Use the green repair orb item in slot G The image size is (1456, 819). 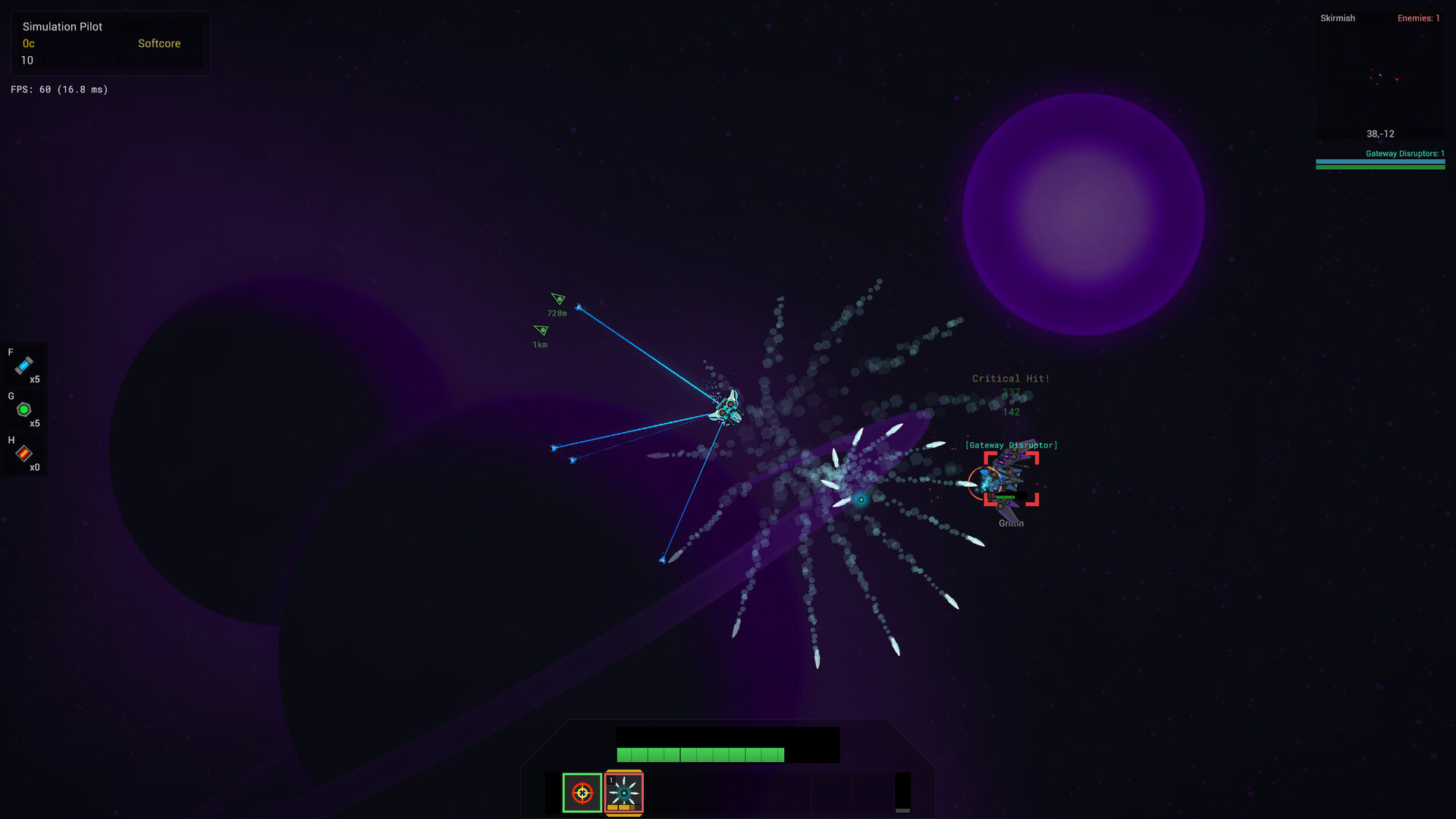point(24,409)
